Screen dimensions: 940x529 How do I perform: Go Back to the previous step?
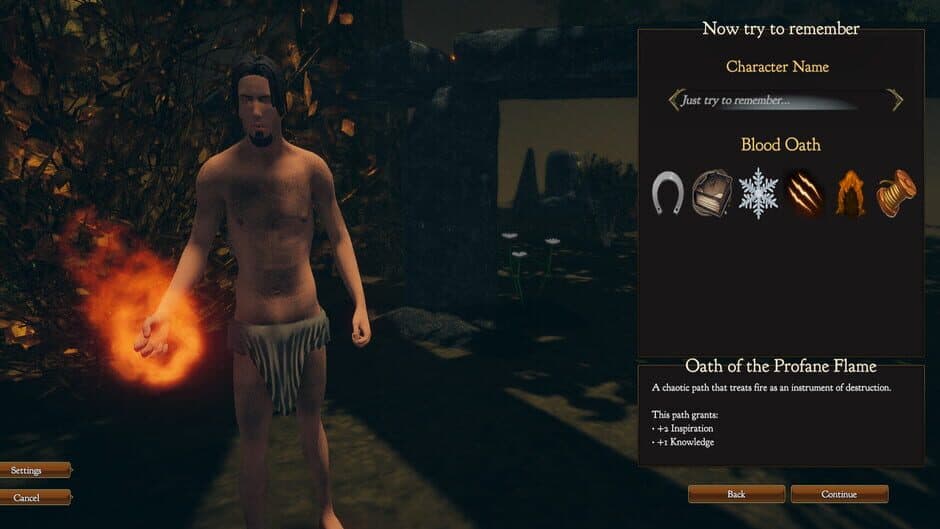736,494
